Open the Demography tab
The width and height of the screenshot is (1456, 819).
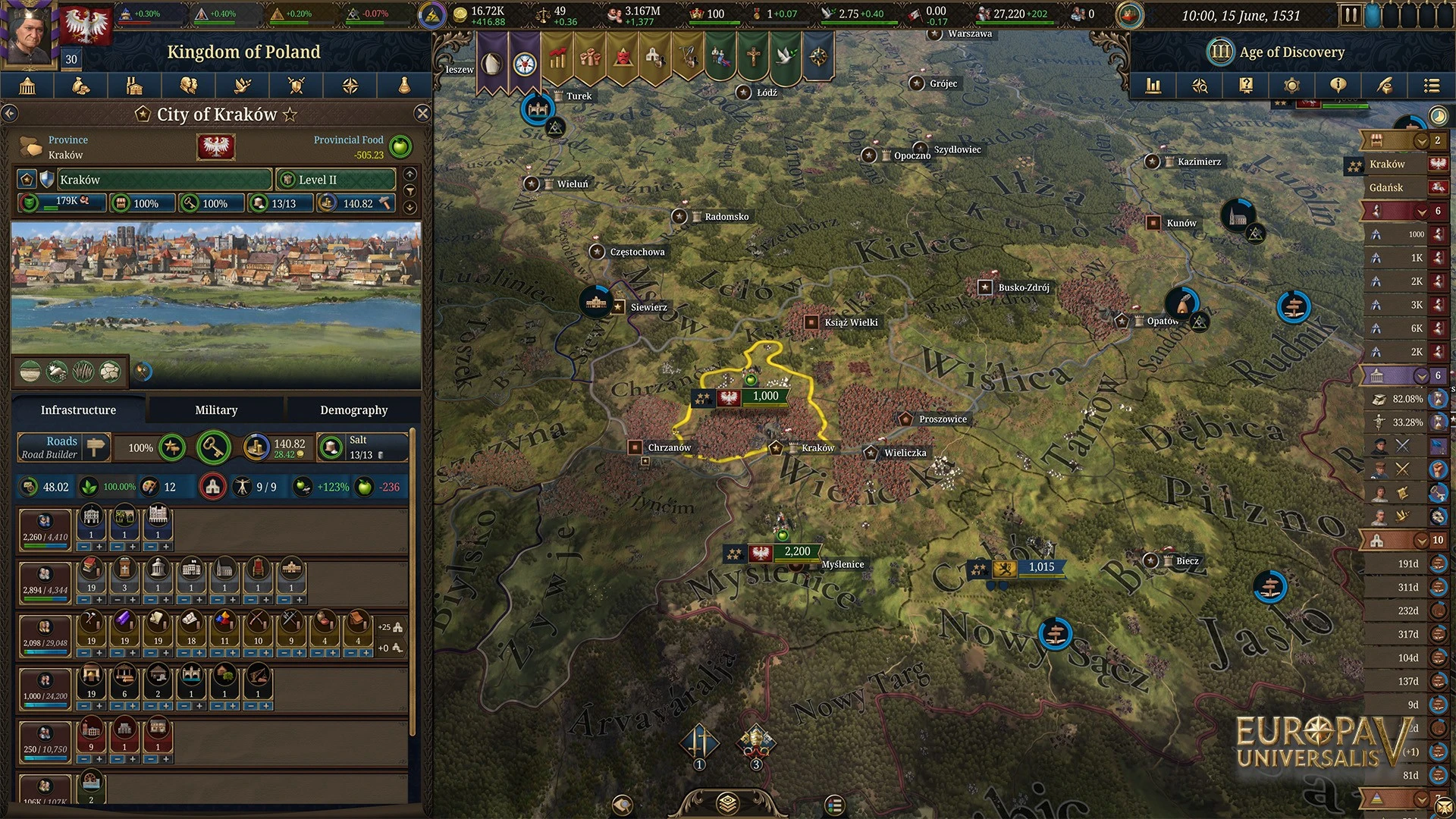(x=353, y=409)
